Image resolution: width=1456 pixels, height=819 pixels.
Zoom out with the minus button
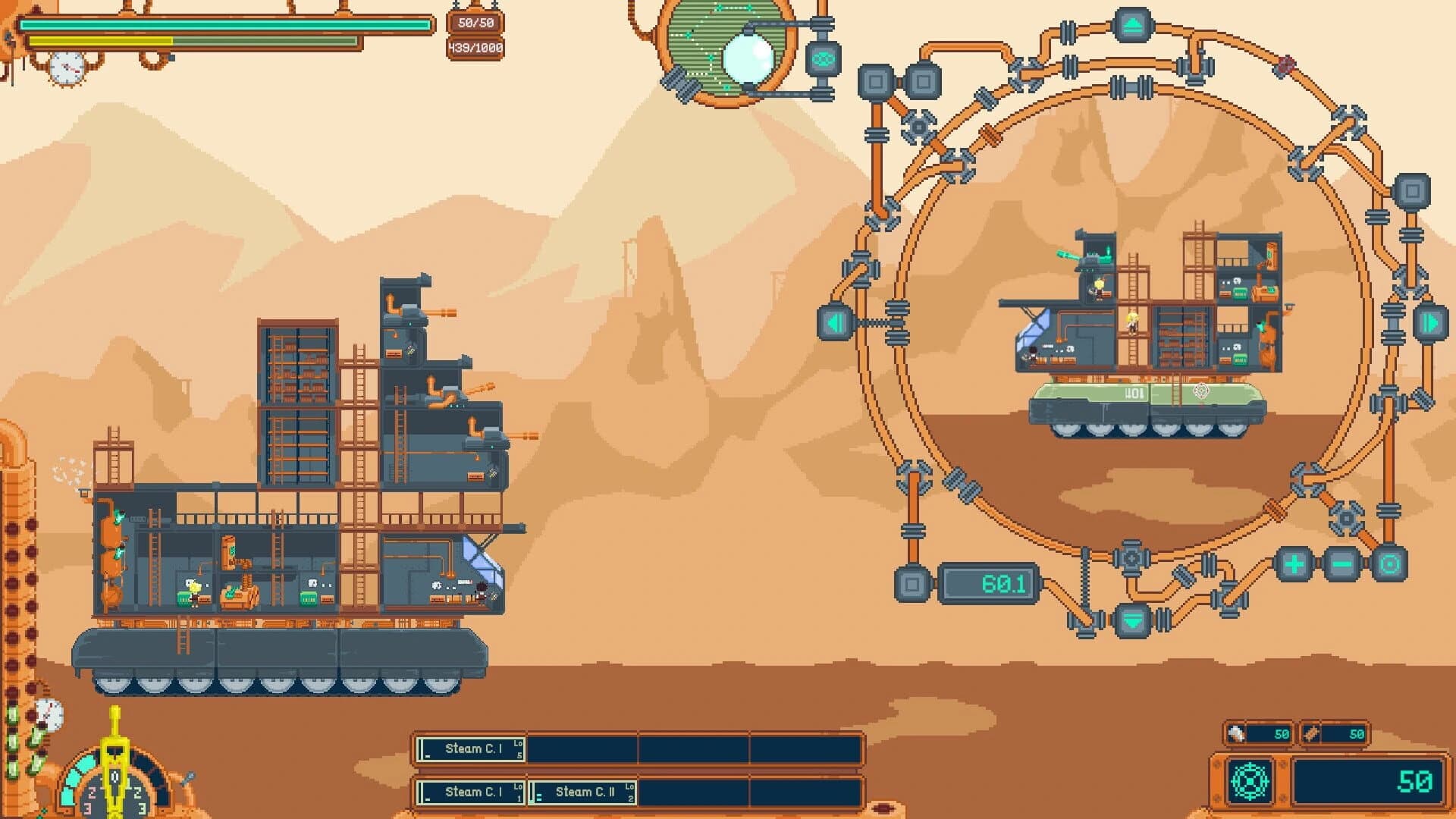[1342, 564]
